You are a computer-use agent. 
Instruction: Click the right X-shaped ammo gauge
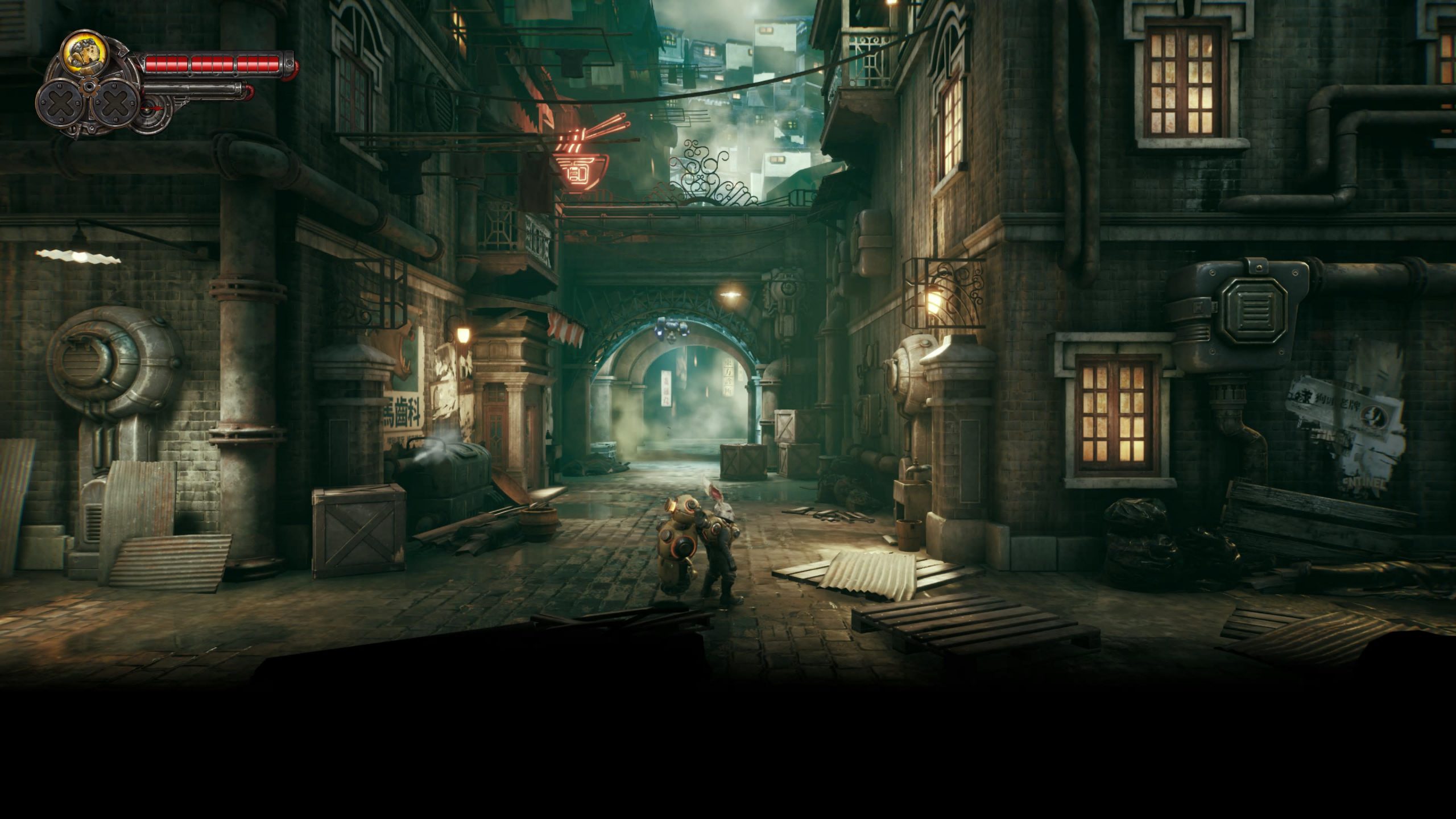click(x=116, y=103)
